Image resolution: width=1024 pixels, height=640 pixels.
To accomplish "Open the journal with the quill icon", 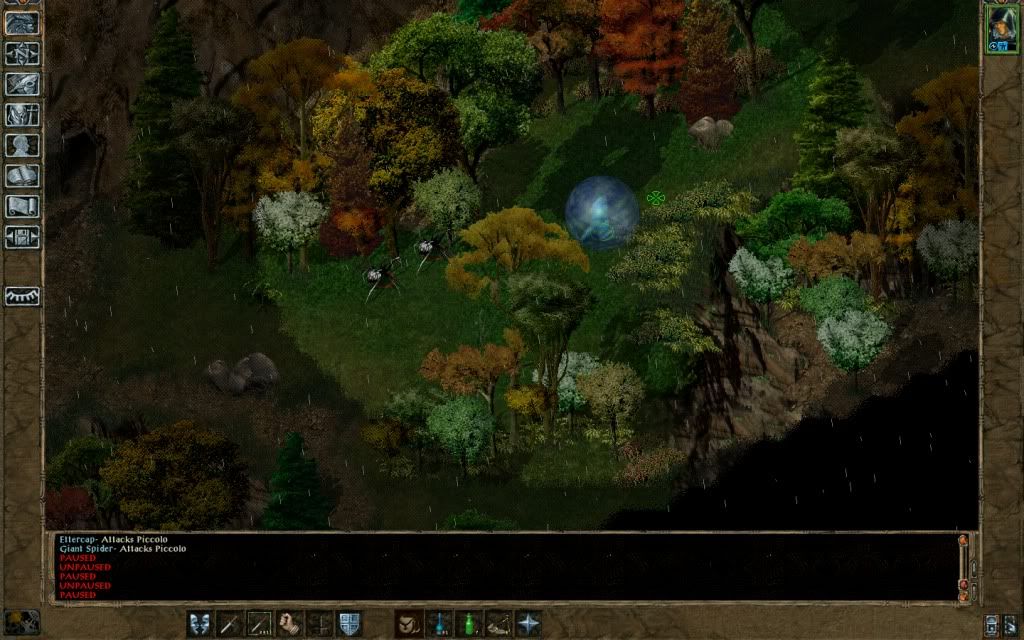I will pyautogui.click(x=22, y=84).
